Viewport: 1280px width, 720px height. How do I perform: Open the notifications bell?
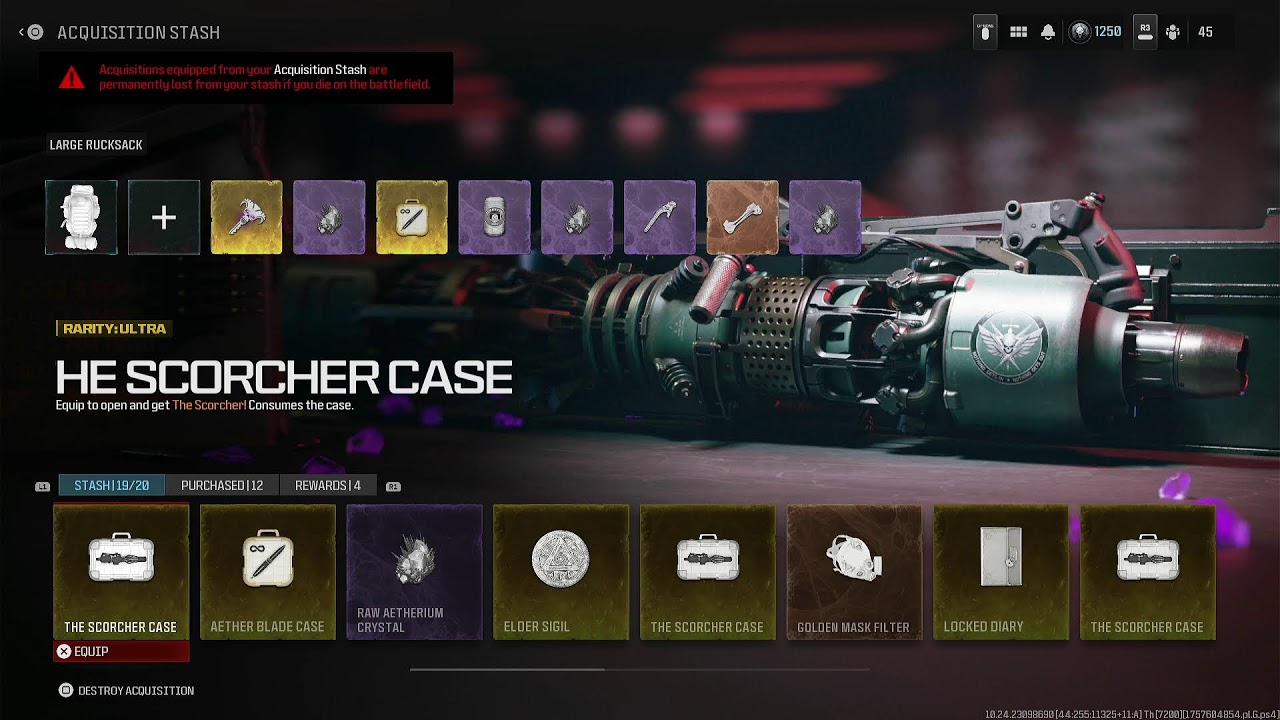(1048, 32)
